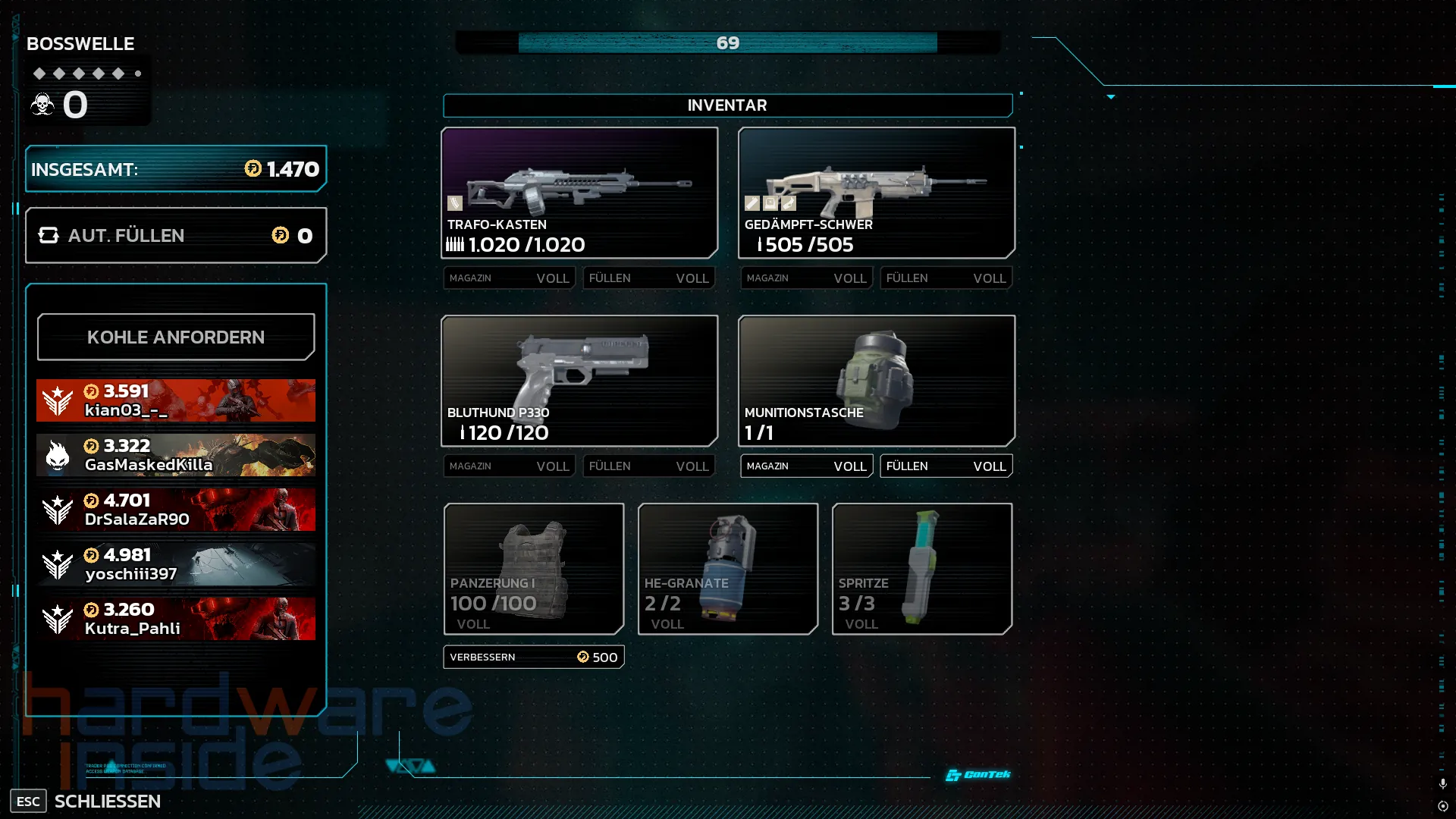Pick player Kutra_Pahli row

point(175,619)
